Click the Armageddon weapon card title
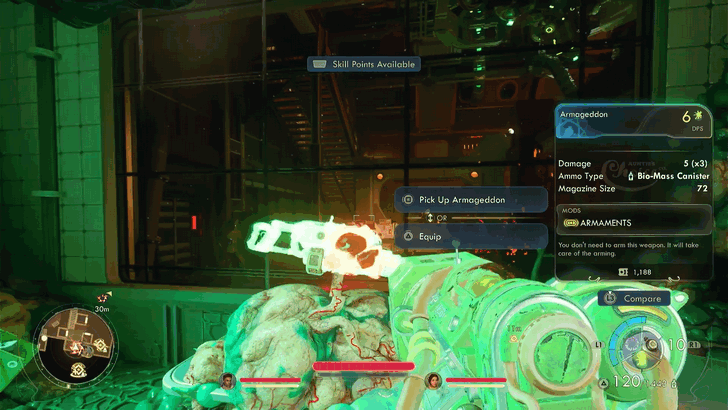The height and width of the screenshot is (410, 728). tap(592, 115)
